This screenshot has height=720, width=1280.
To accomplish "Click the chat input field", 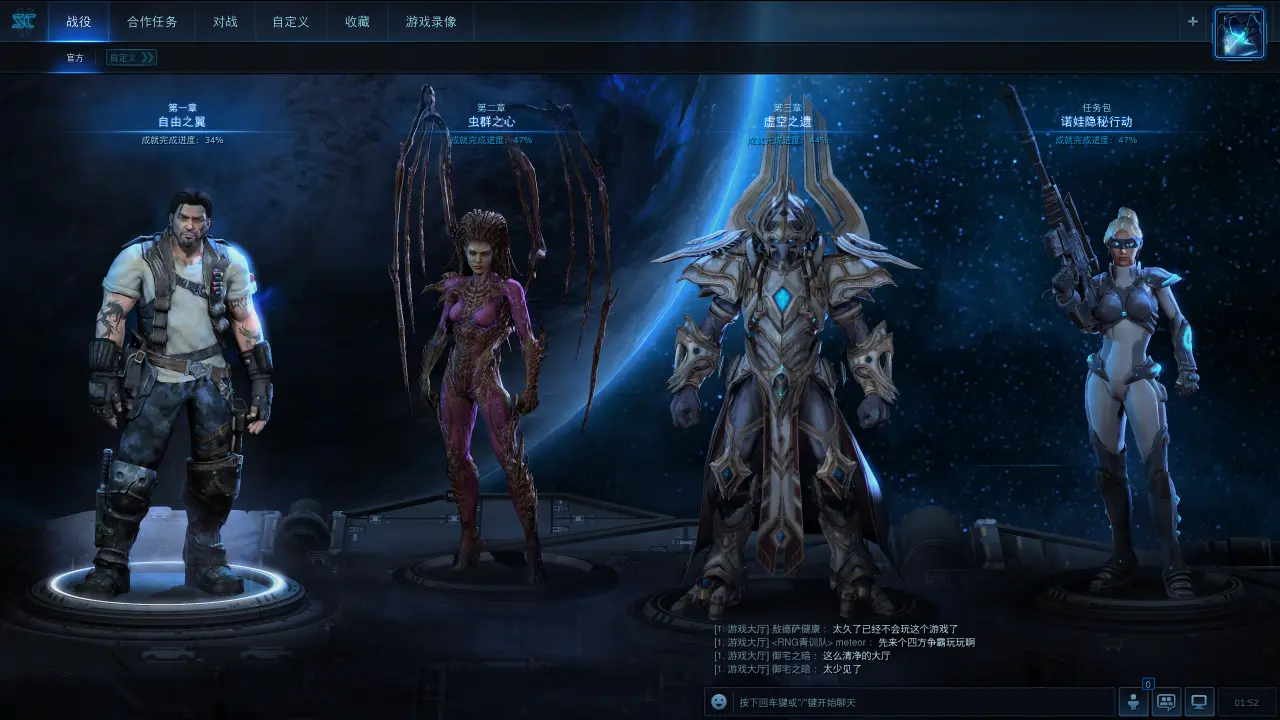I will click(x=920, y=702).
